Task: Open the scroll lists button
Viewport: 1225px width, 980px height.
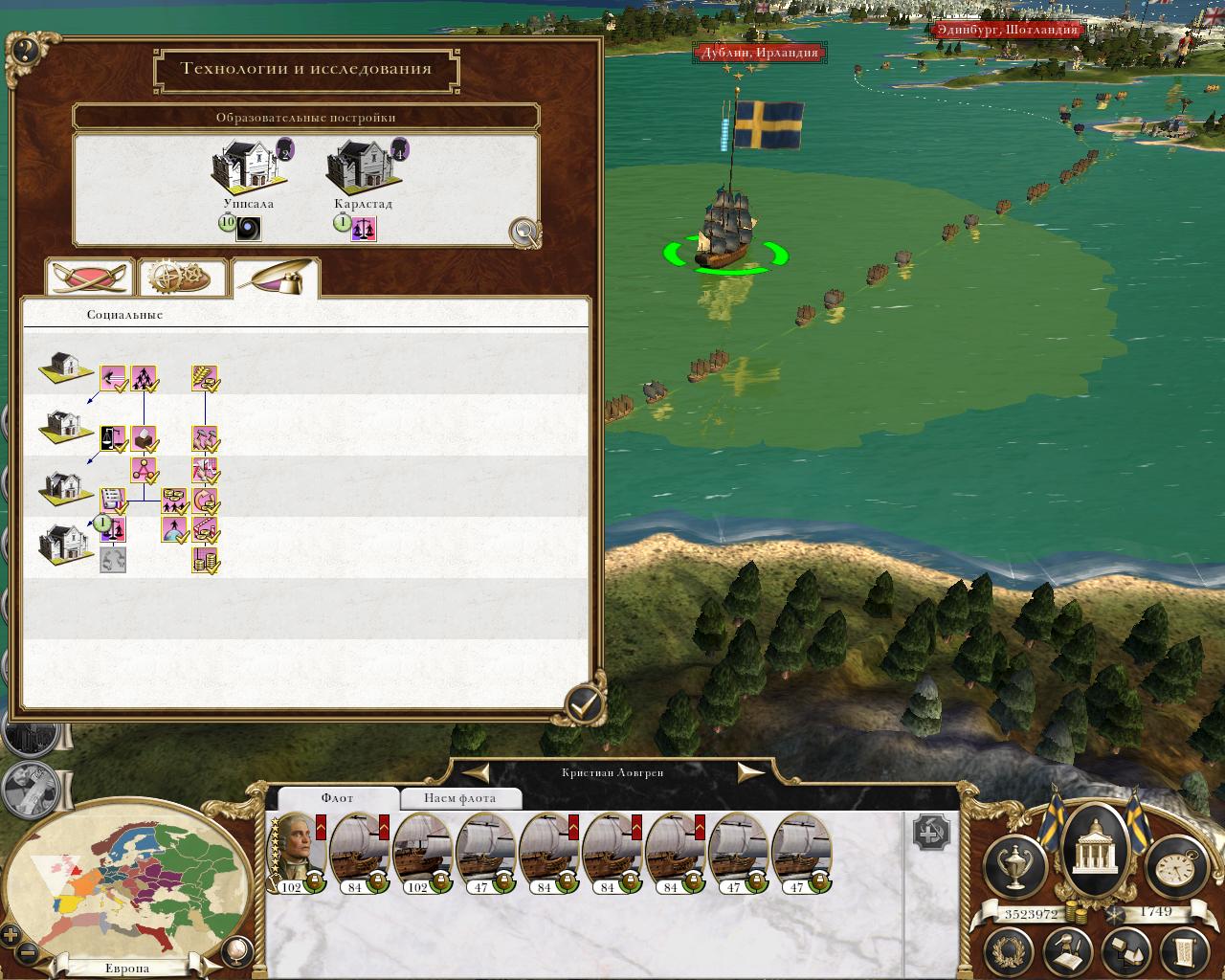Action: tap(1184, 950)
